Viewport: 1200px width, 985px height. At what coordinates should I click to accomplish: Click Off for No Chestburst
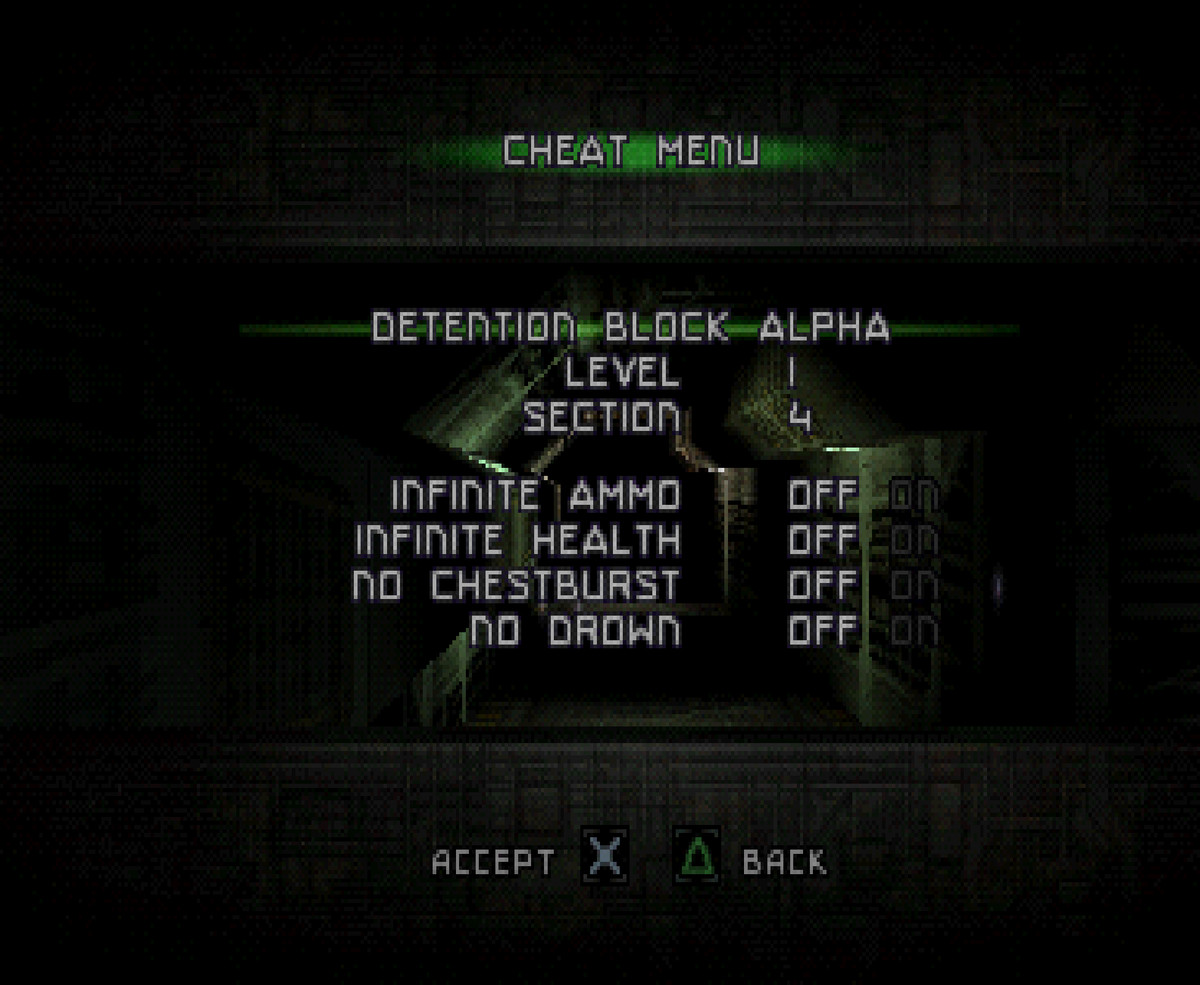tap(823, 585)
